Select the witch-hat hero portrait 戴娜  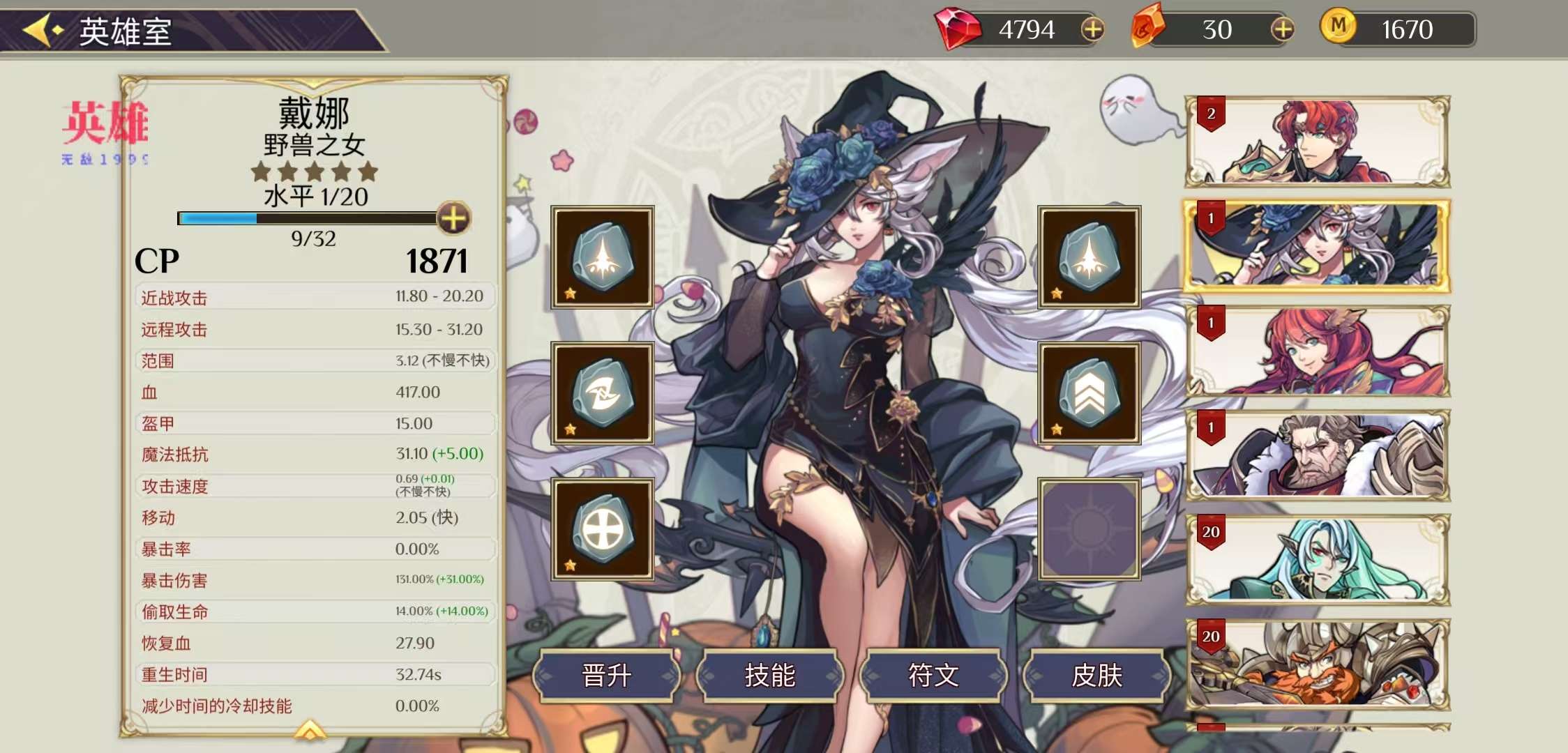[1317, 246]
